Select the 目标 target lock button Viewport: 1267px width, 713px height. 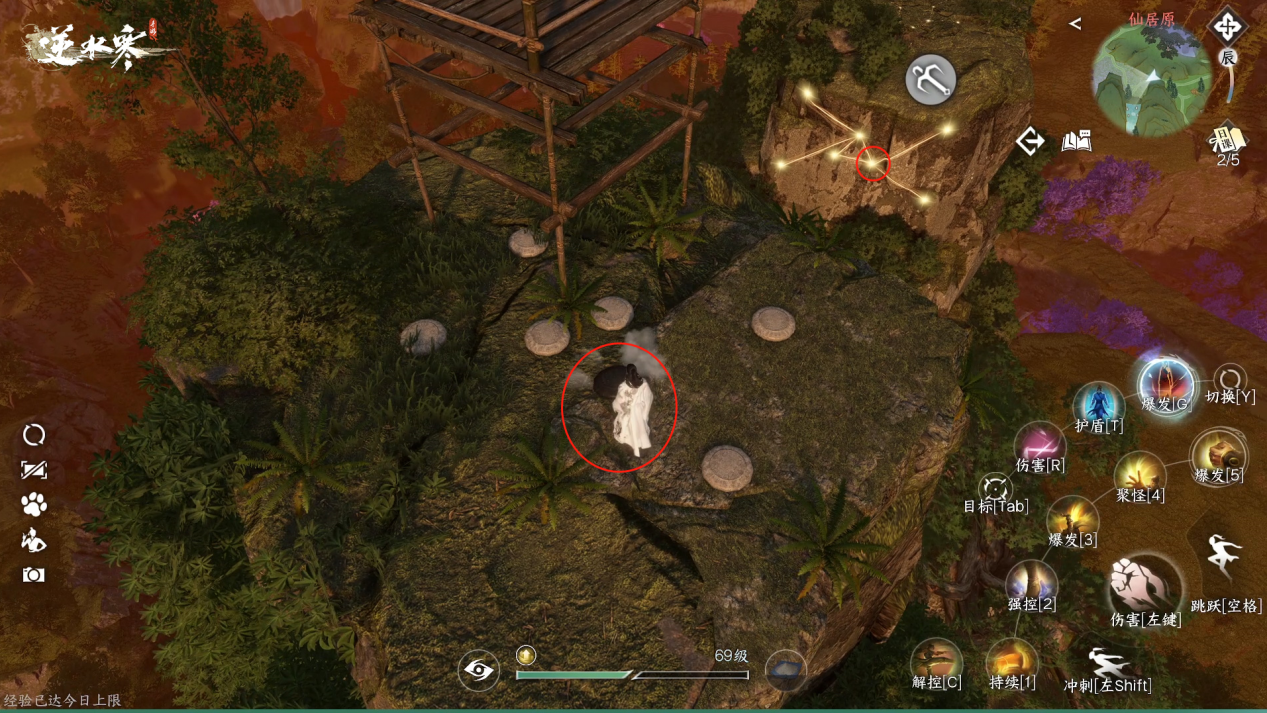tap(995, 489)
